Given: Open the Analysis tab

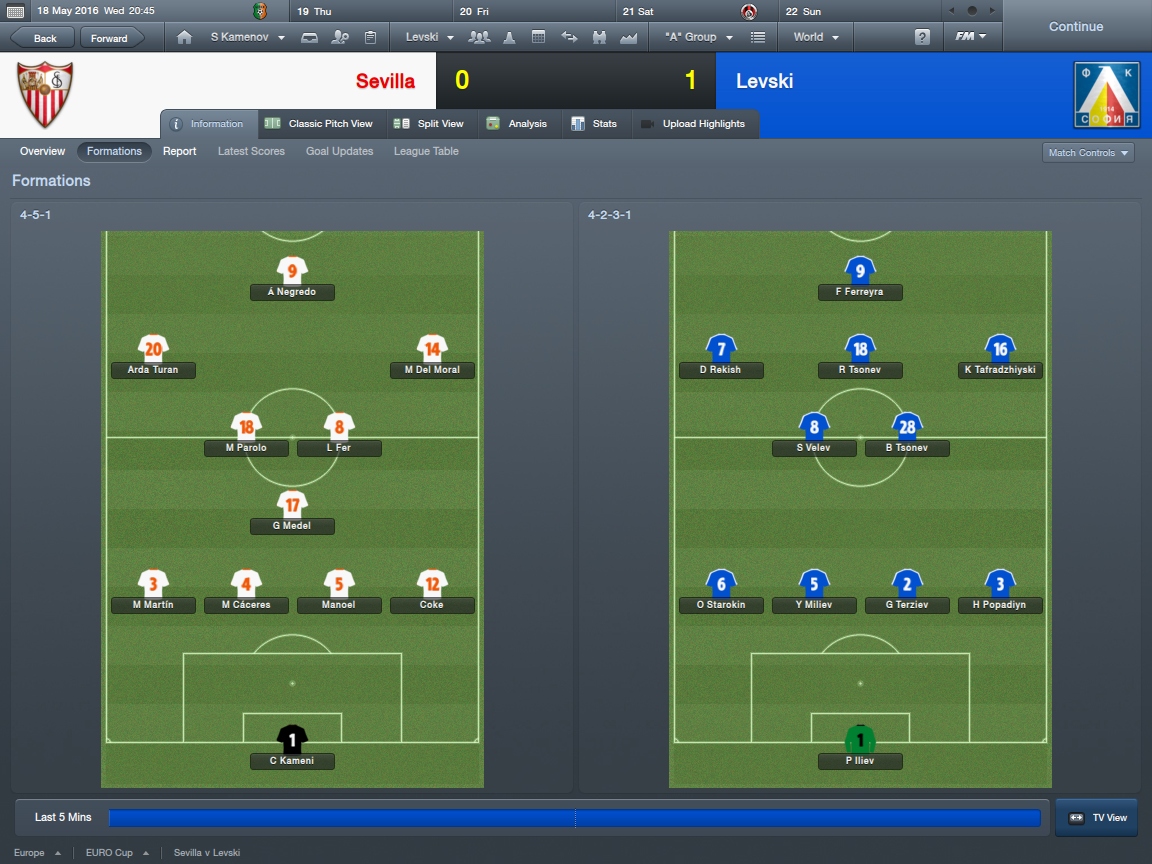Looking at the screenshot, I should [517, 124].
